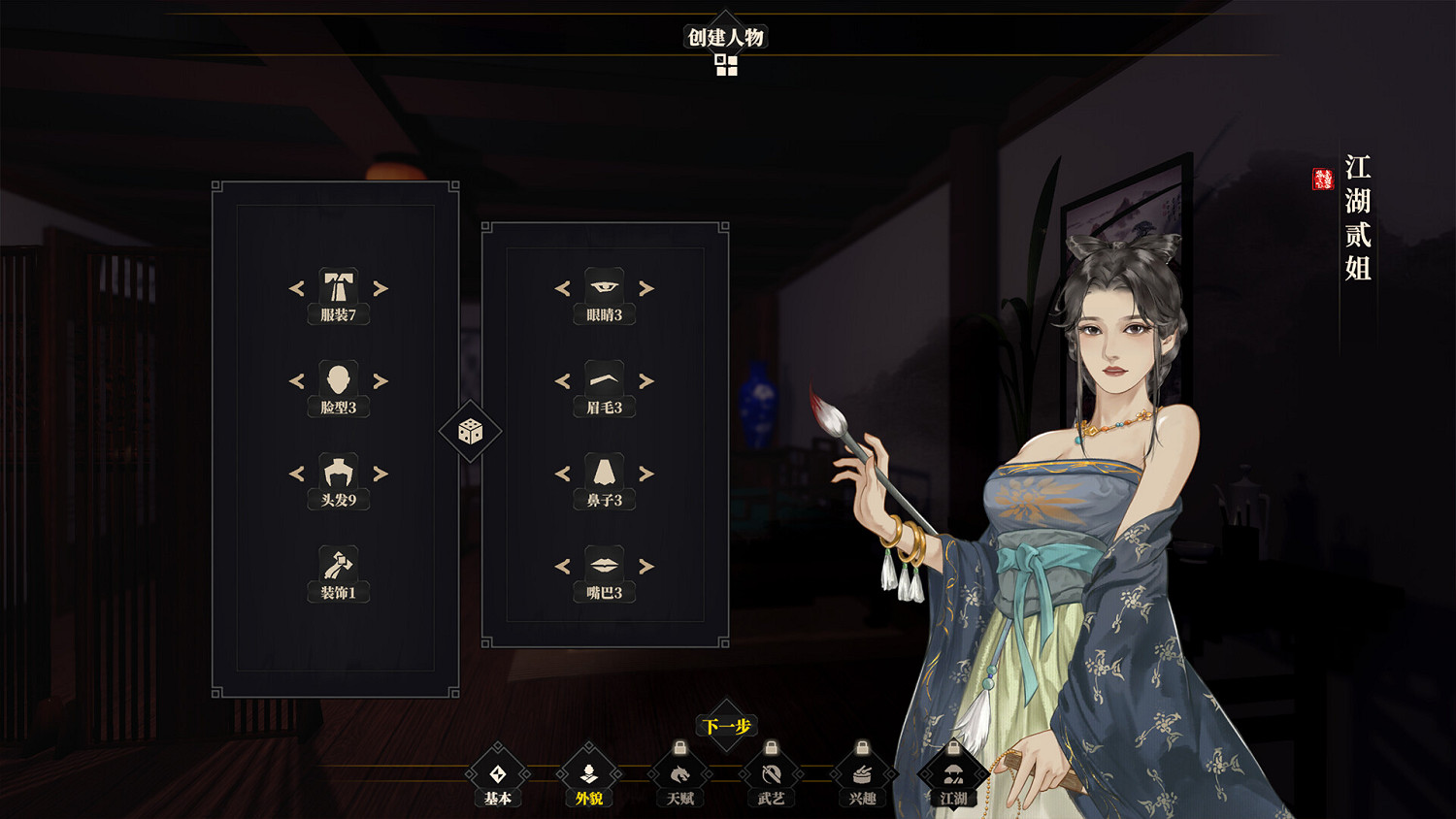The height and width of the screenshot is (819, 1456).
Task: Click the 鼻子 (nose) customization icon
Action: pos(604,471)
